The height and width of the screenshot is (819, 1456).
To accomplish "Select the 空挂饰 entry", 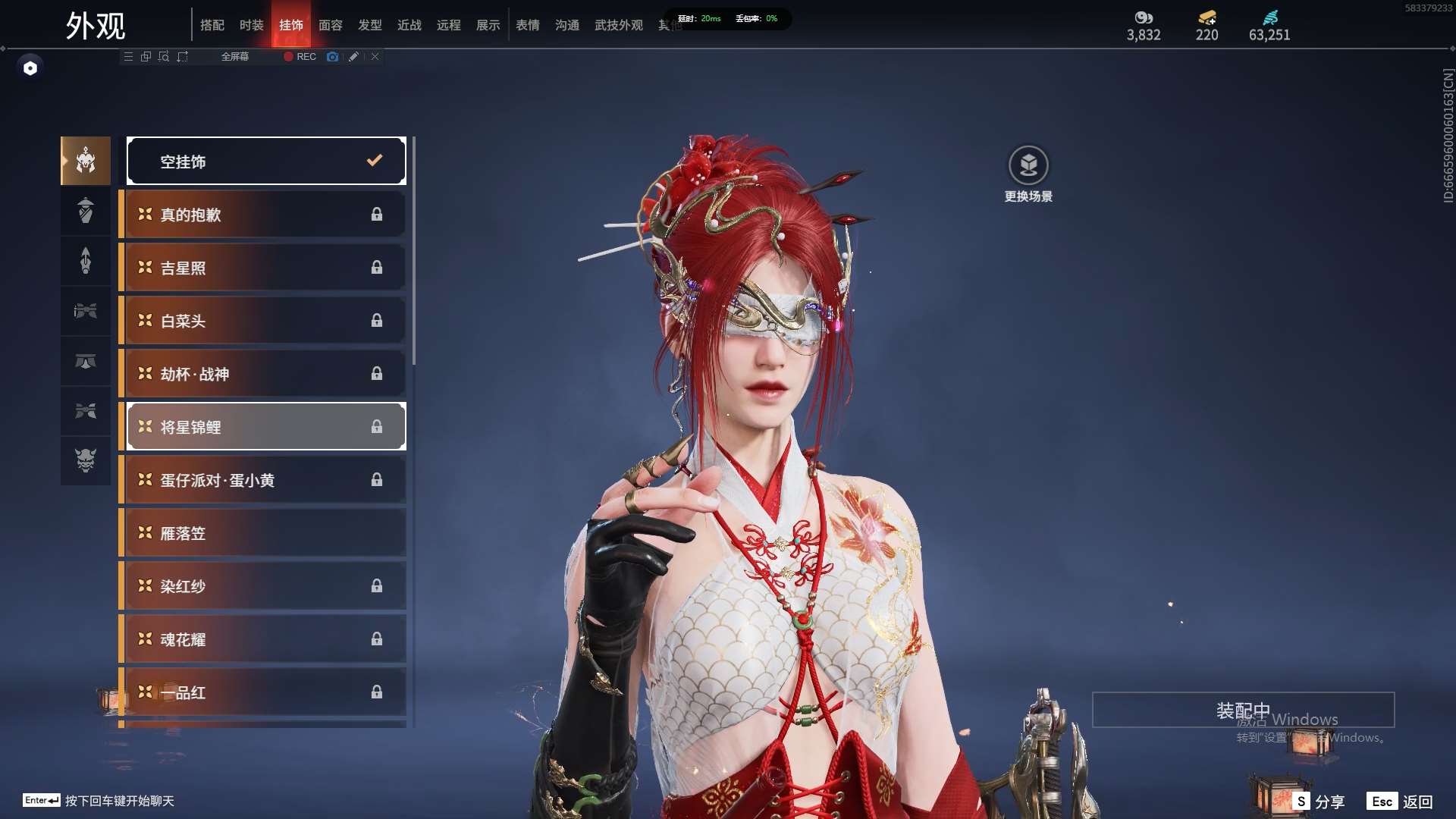I will coord(266,161).
